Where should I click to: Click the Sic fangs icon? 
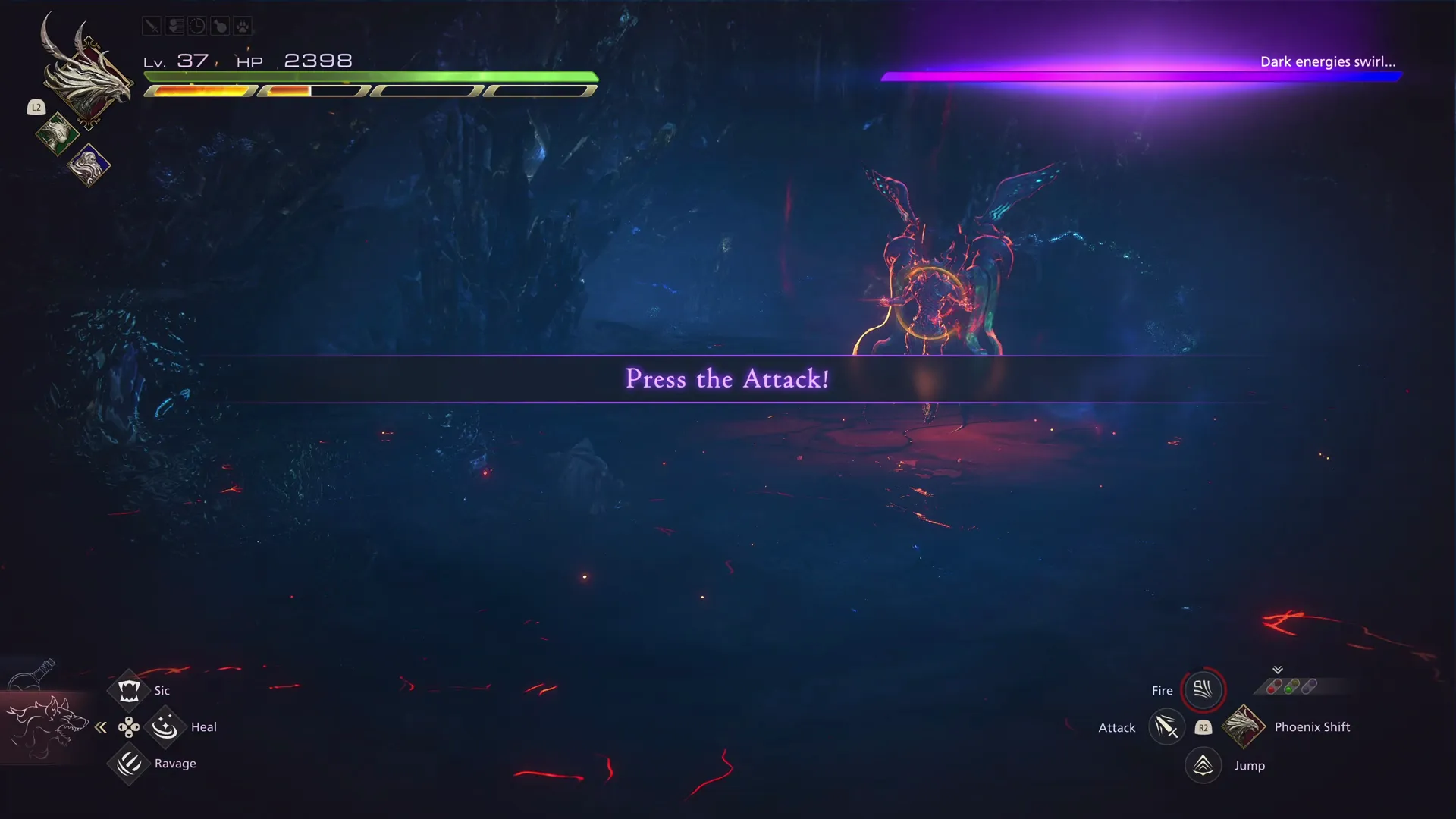128,689
